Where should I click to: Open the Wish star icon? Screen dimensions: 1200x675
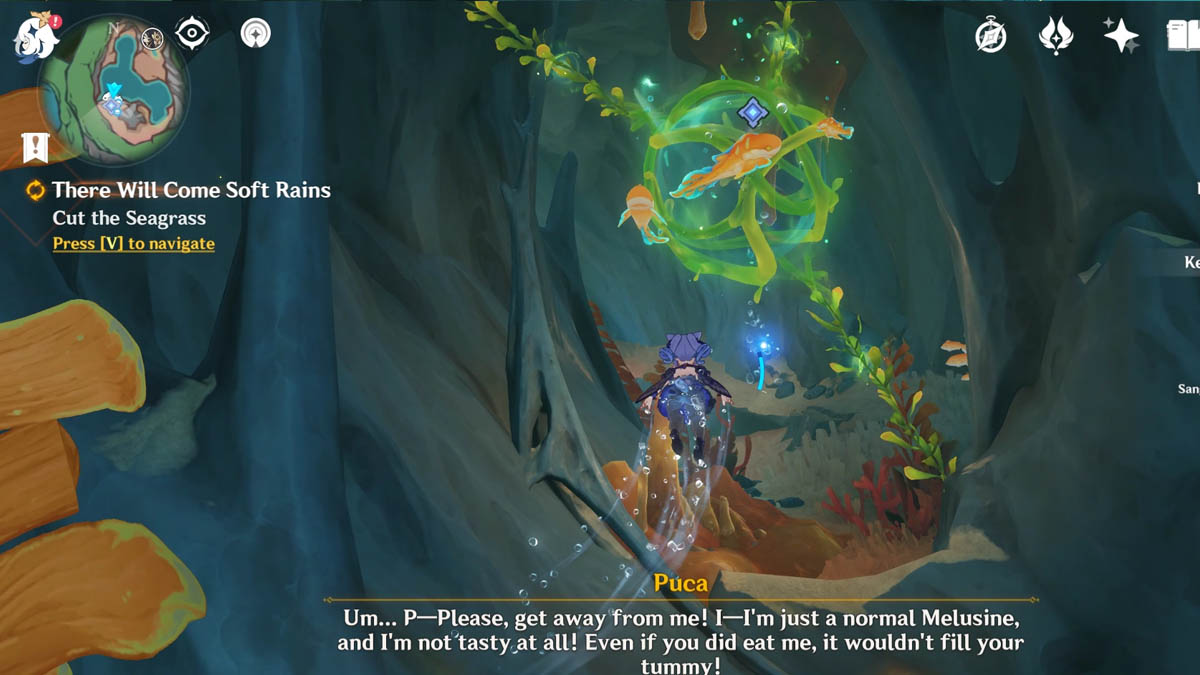(1121, 36)
